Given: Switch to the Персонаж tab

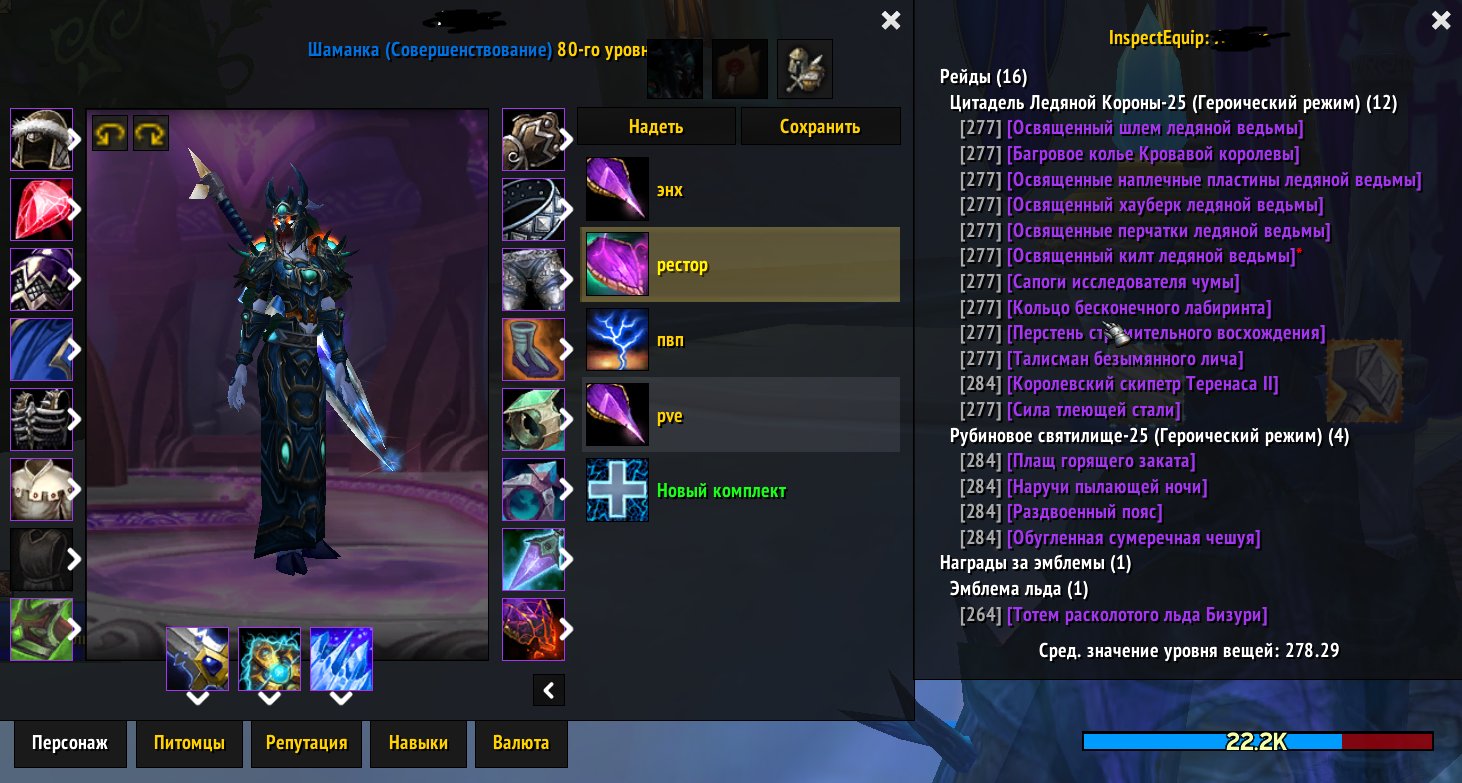Looking at the screenshot, I should coord(69,743).
